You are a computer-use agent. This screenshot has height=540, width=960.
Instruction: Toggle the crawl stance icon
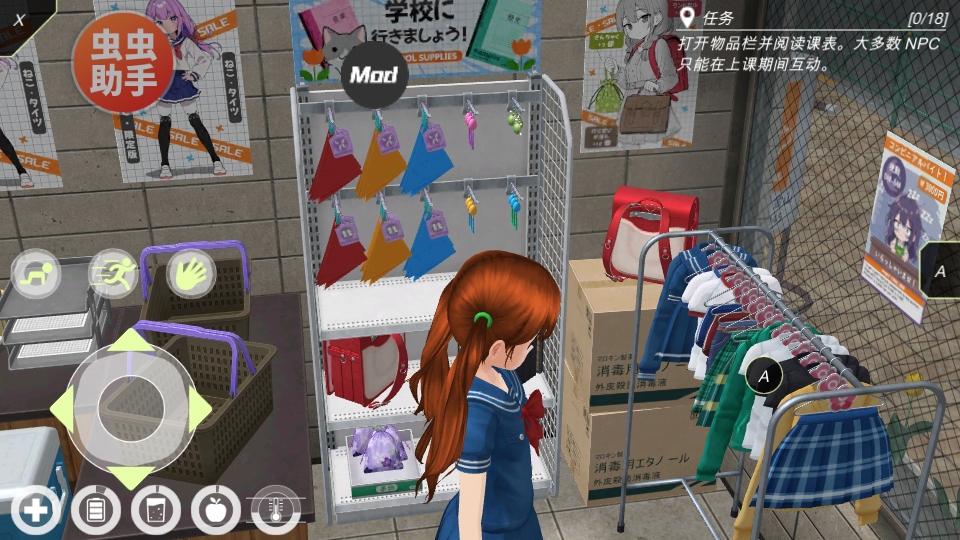point(36,274)
